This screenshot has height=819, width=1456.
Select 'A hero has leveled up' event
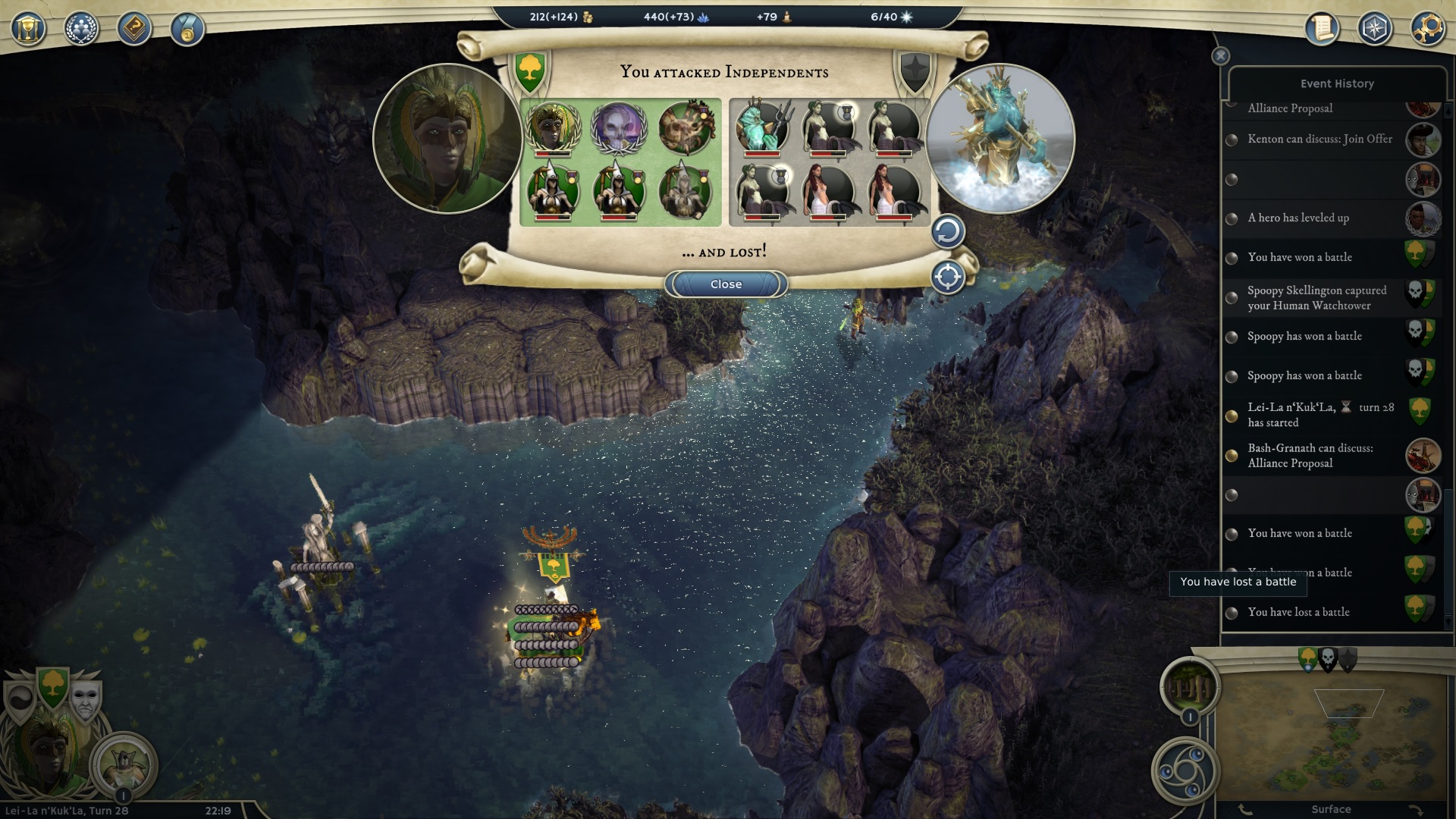pyautogui.click(x=1298, y=218)
